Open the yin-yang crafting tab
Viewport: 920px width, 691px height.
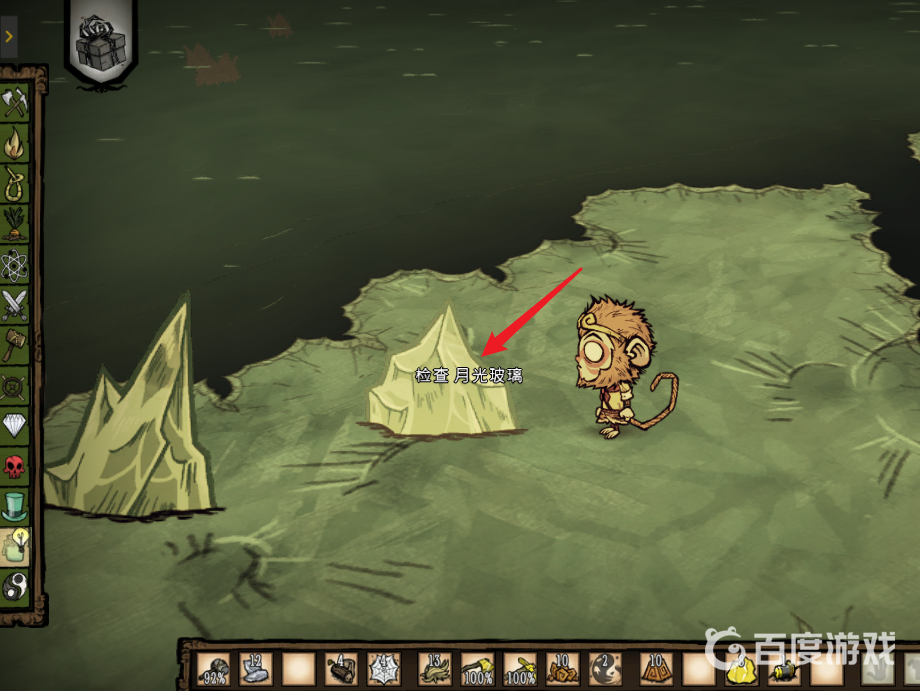point(16,586)
